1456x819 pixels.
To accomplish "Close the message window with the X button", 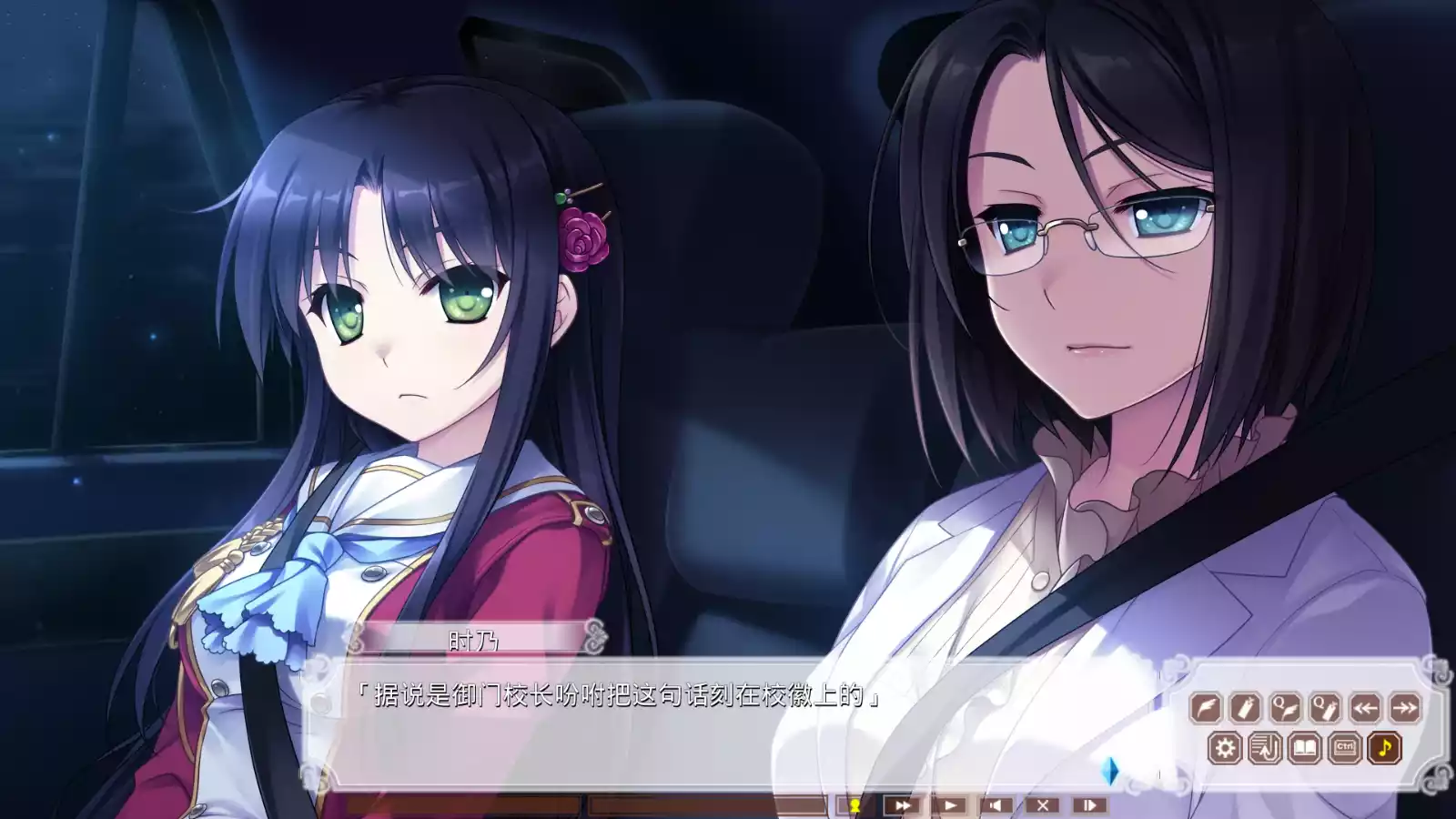I will (x=1044, y=804).
